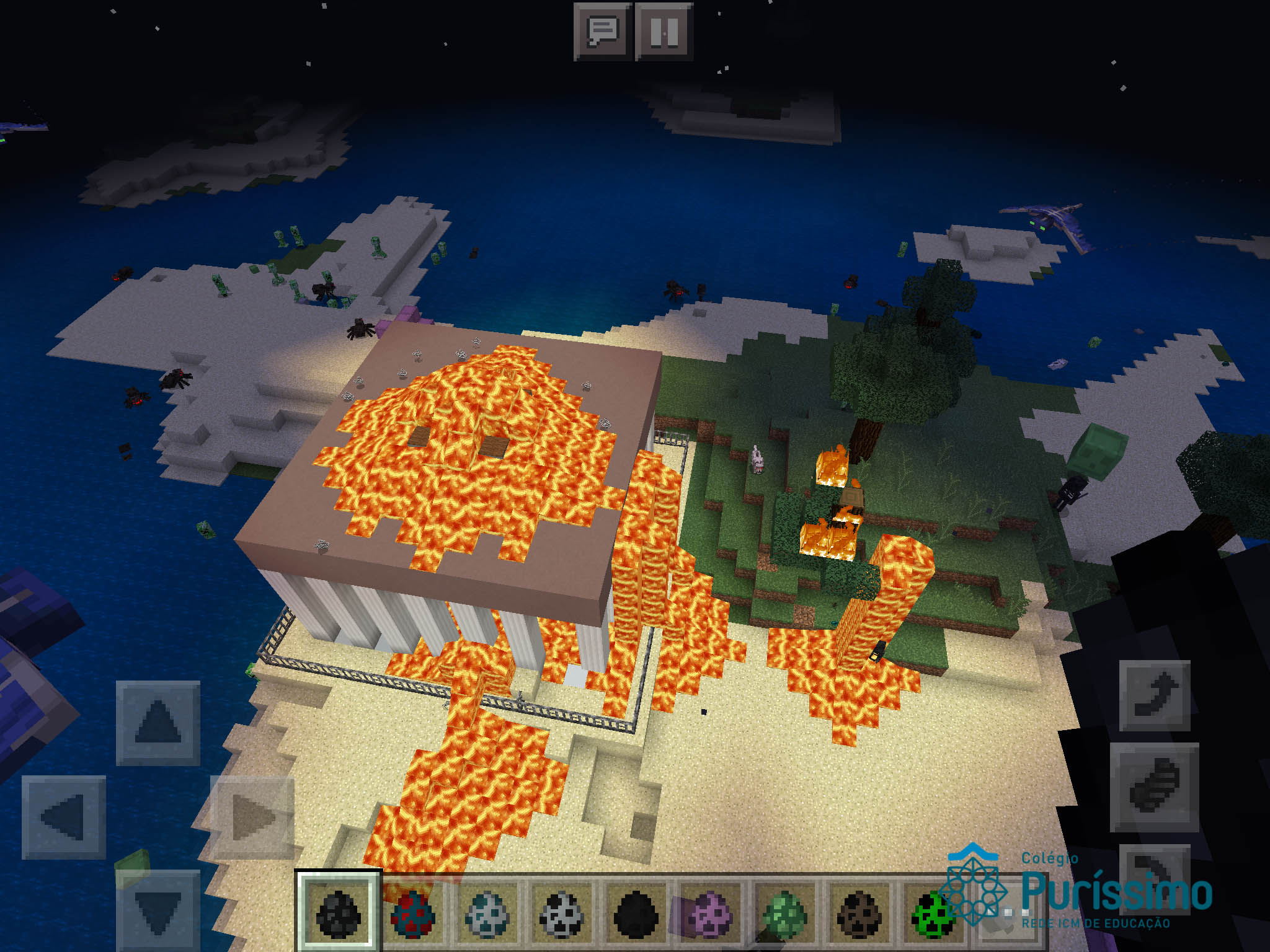Tap the move forward arrow
The height and width of the screenshot is (952, 1270).
pyautogui.click(x=158, y=722)
